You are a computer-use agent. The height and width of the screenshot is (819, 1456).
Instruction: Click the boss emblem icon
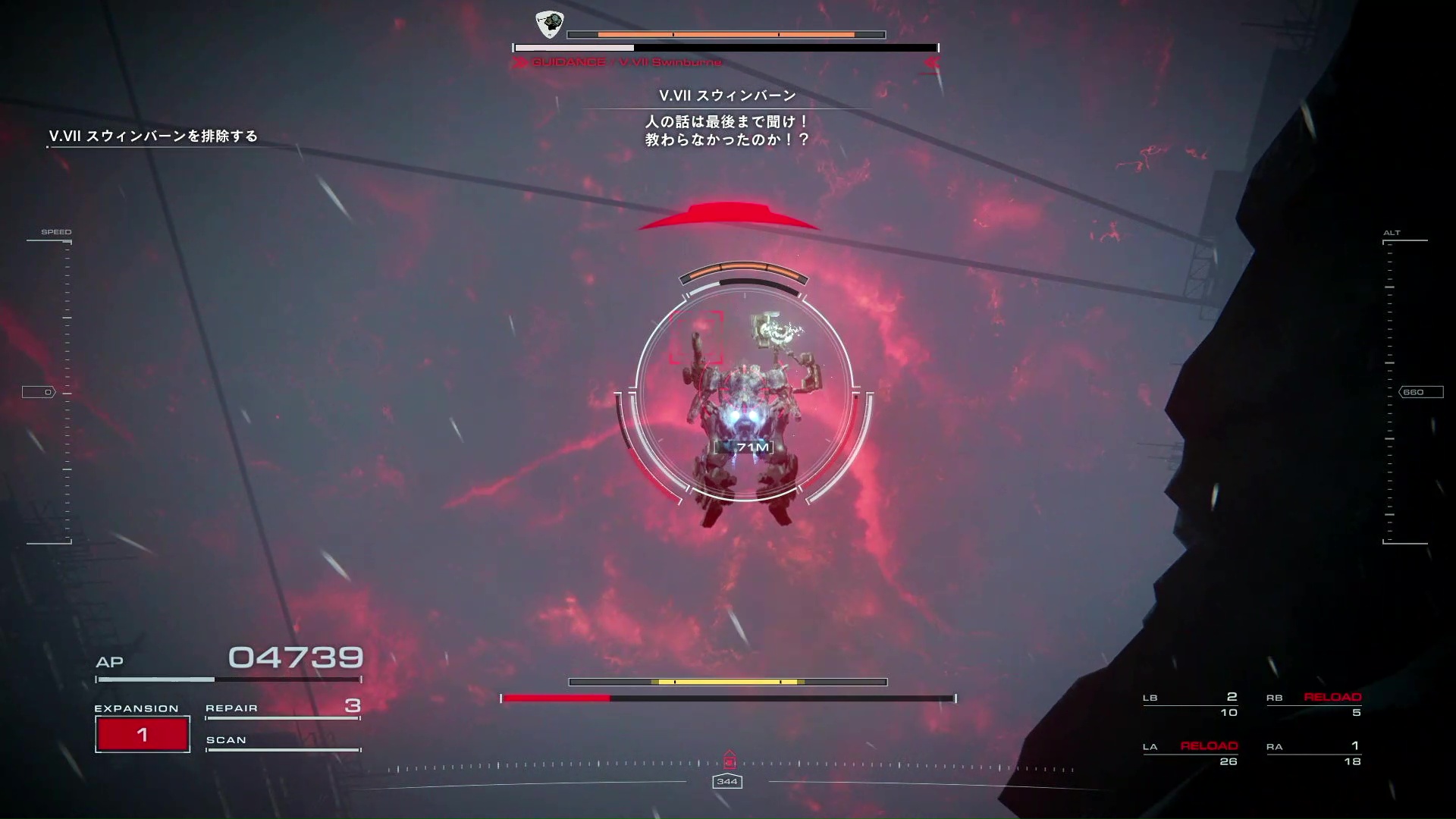point(549,24)
